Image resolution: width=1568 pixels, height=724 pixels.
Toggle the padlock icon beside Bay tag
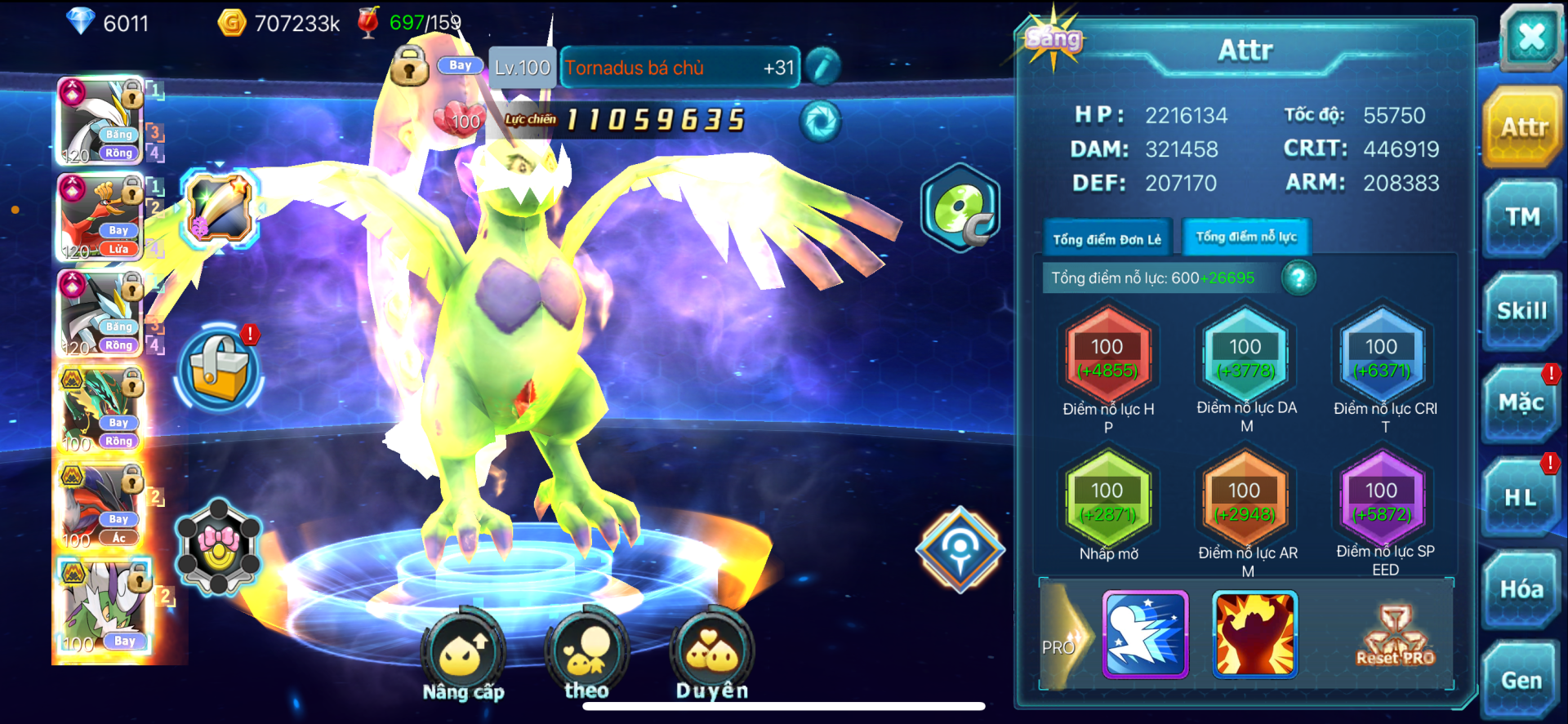409,66
